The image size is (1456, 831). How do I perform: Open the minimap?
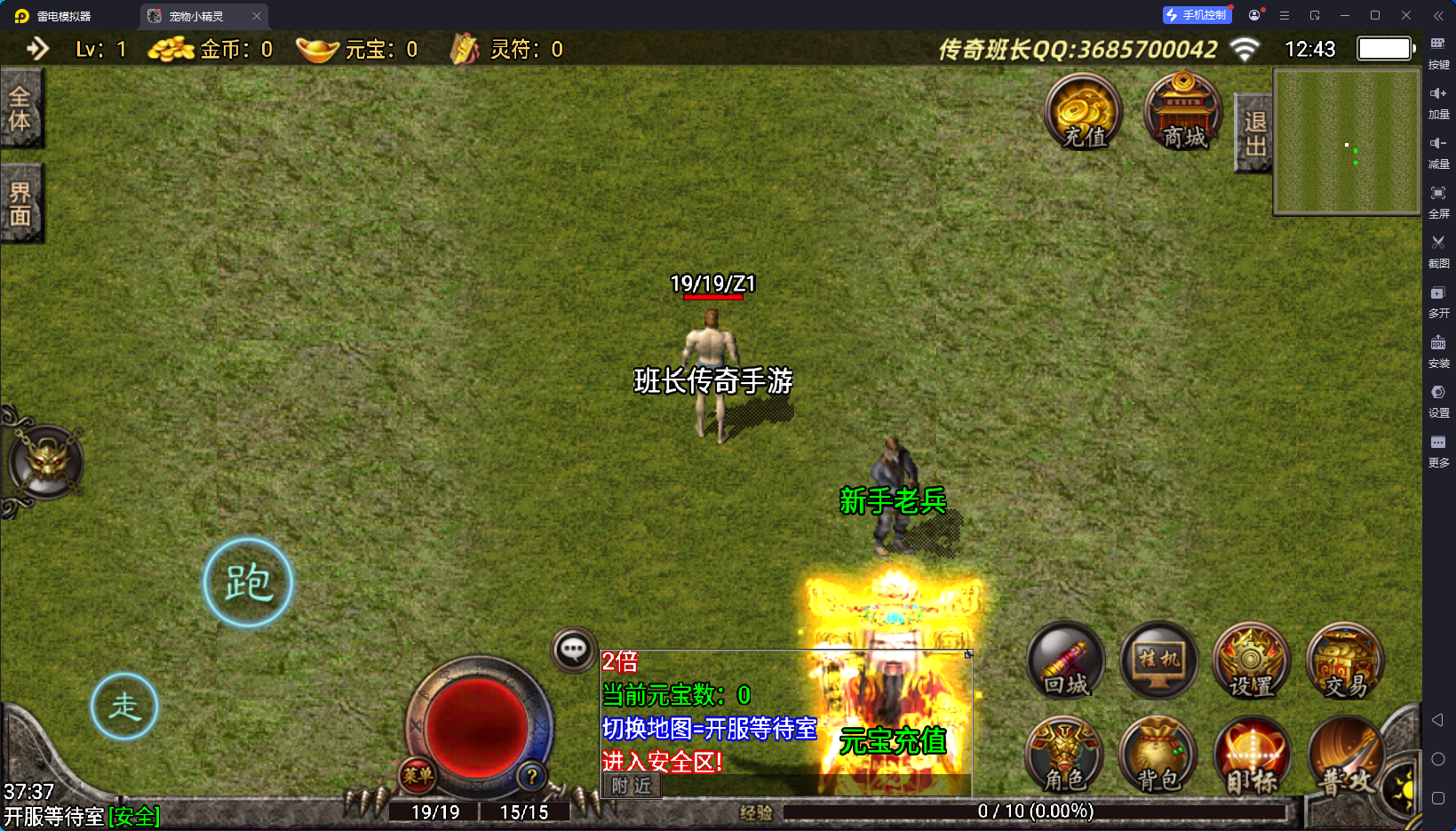[1347, 142]
